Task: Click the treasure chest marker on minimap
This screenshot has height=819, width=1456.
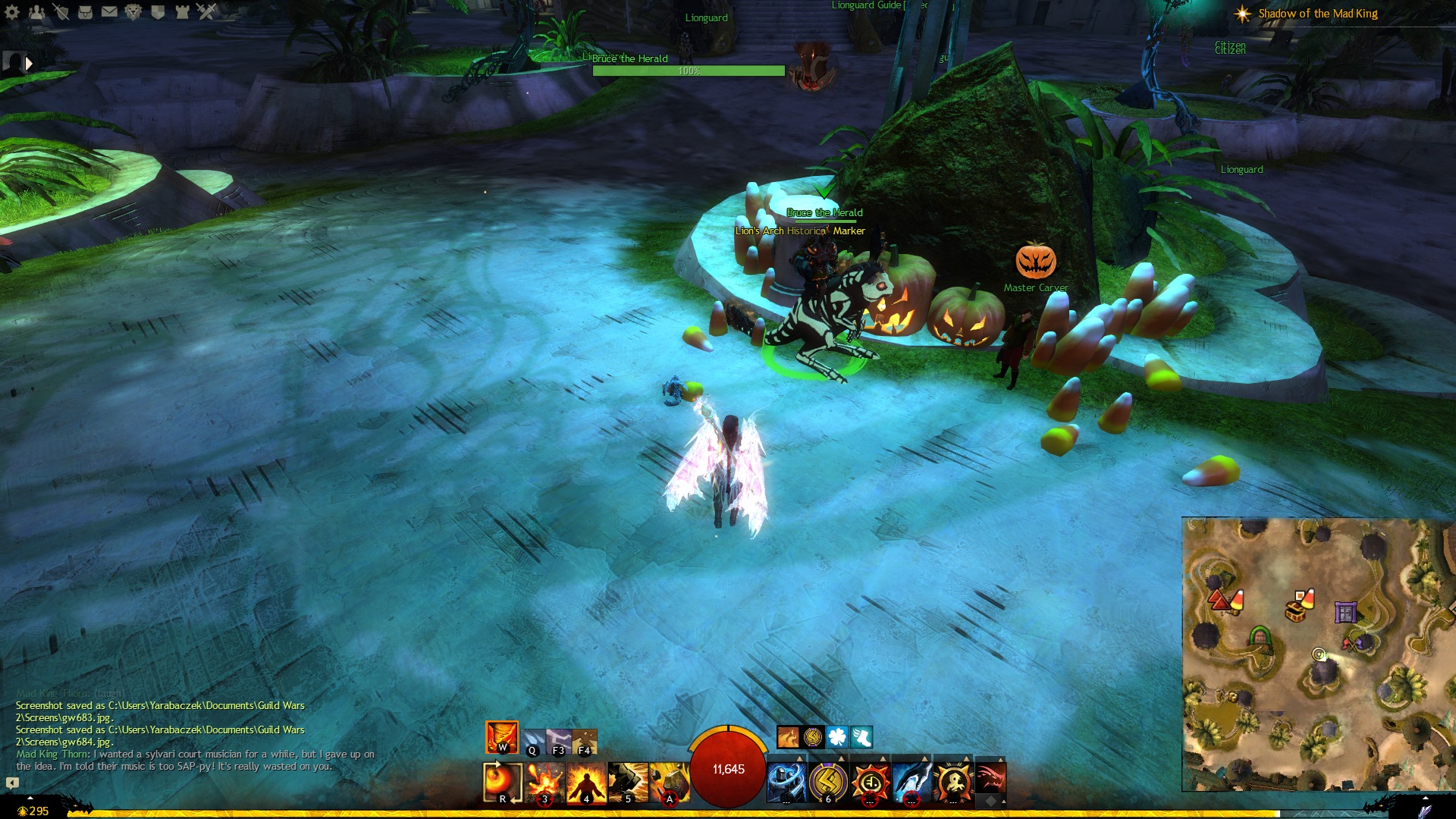Action: pyautogui.click(x=1296, y=610)
